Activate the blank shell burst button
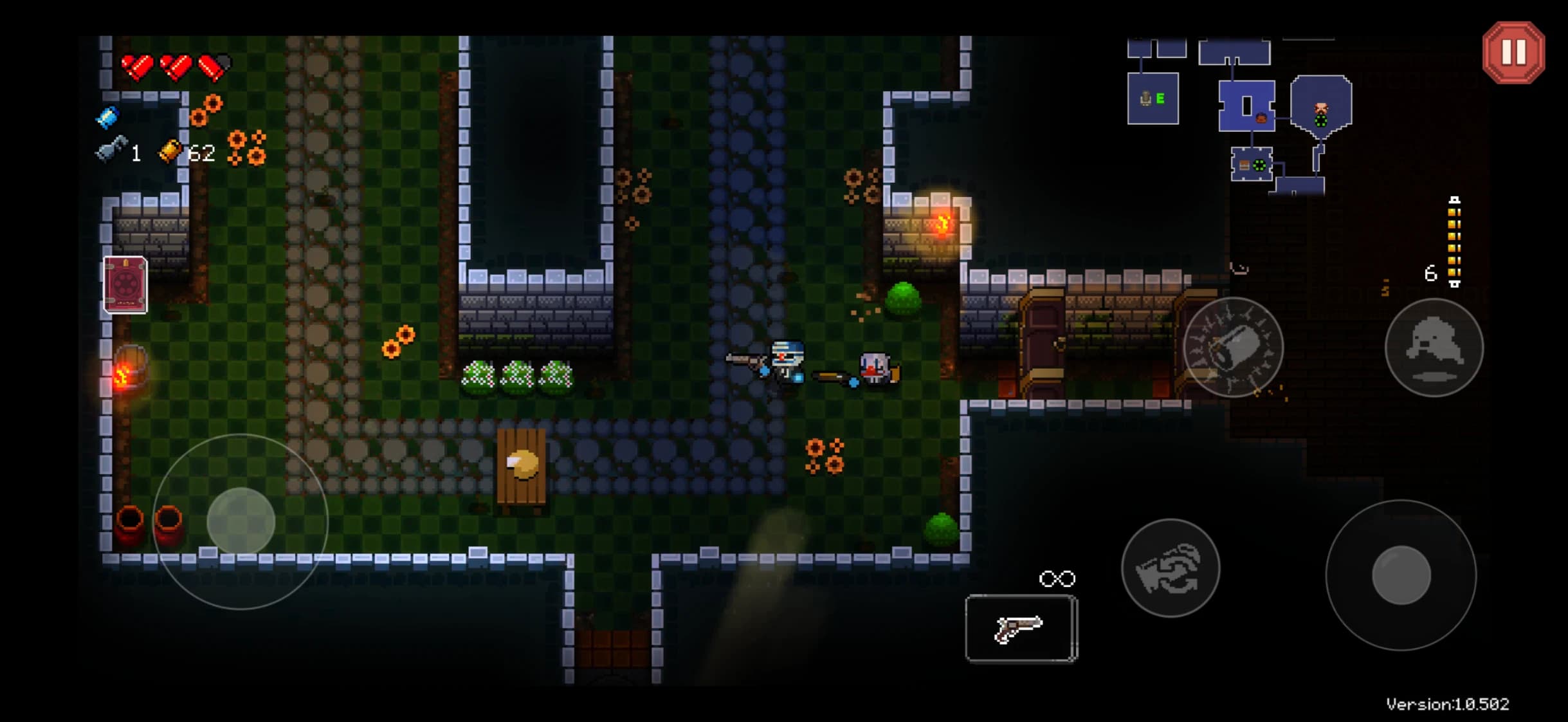This screenshot has width=1568, height=722. 1233,347
